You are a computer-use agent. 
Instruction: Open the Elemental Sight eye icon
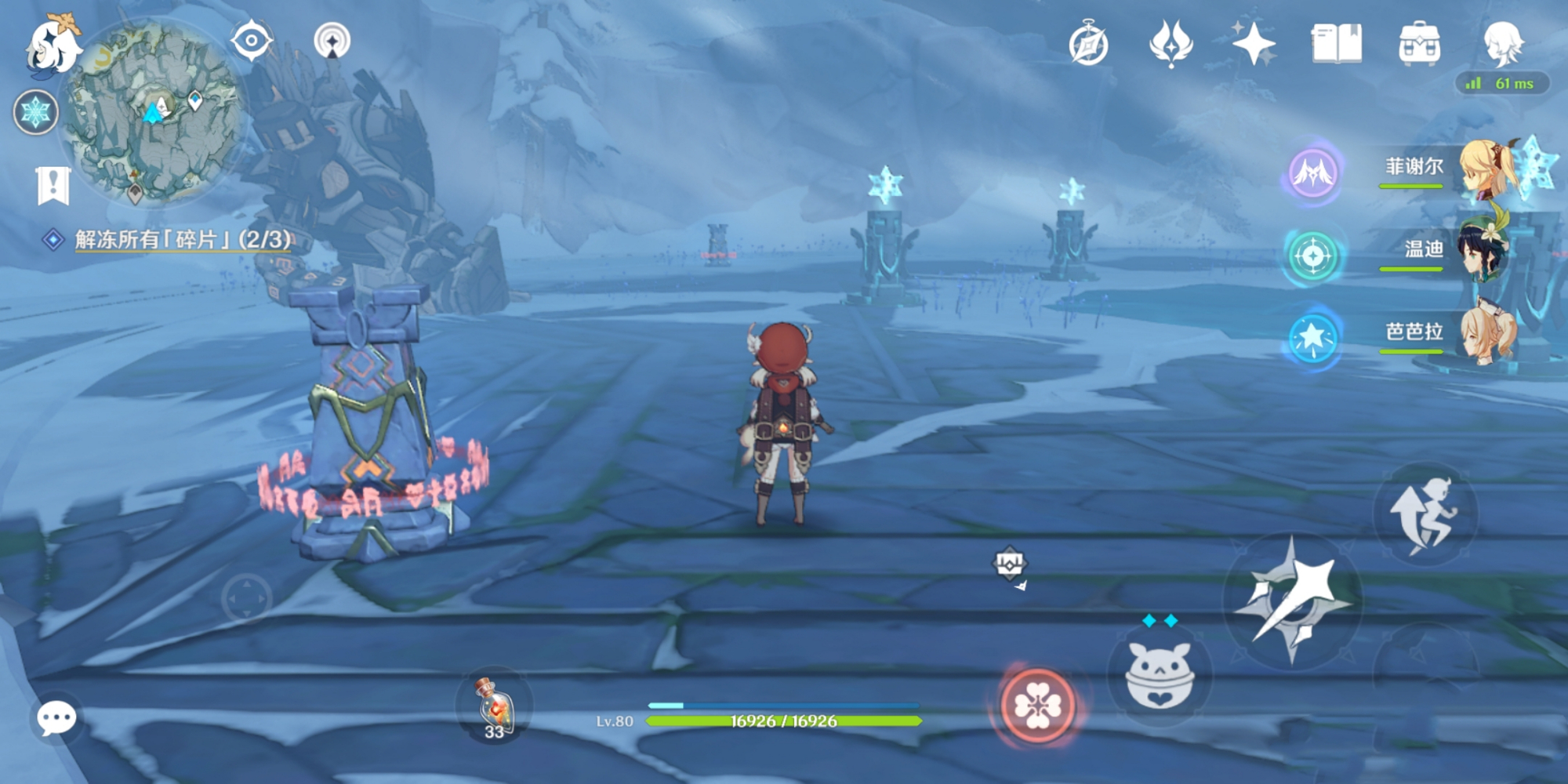tap(252, 41)
